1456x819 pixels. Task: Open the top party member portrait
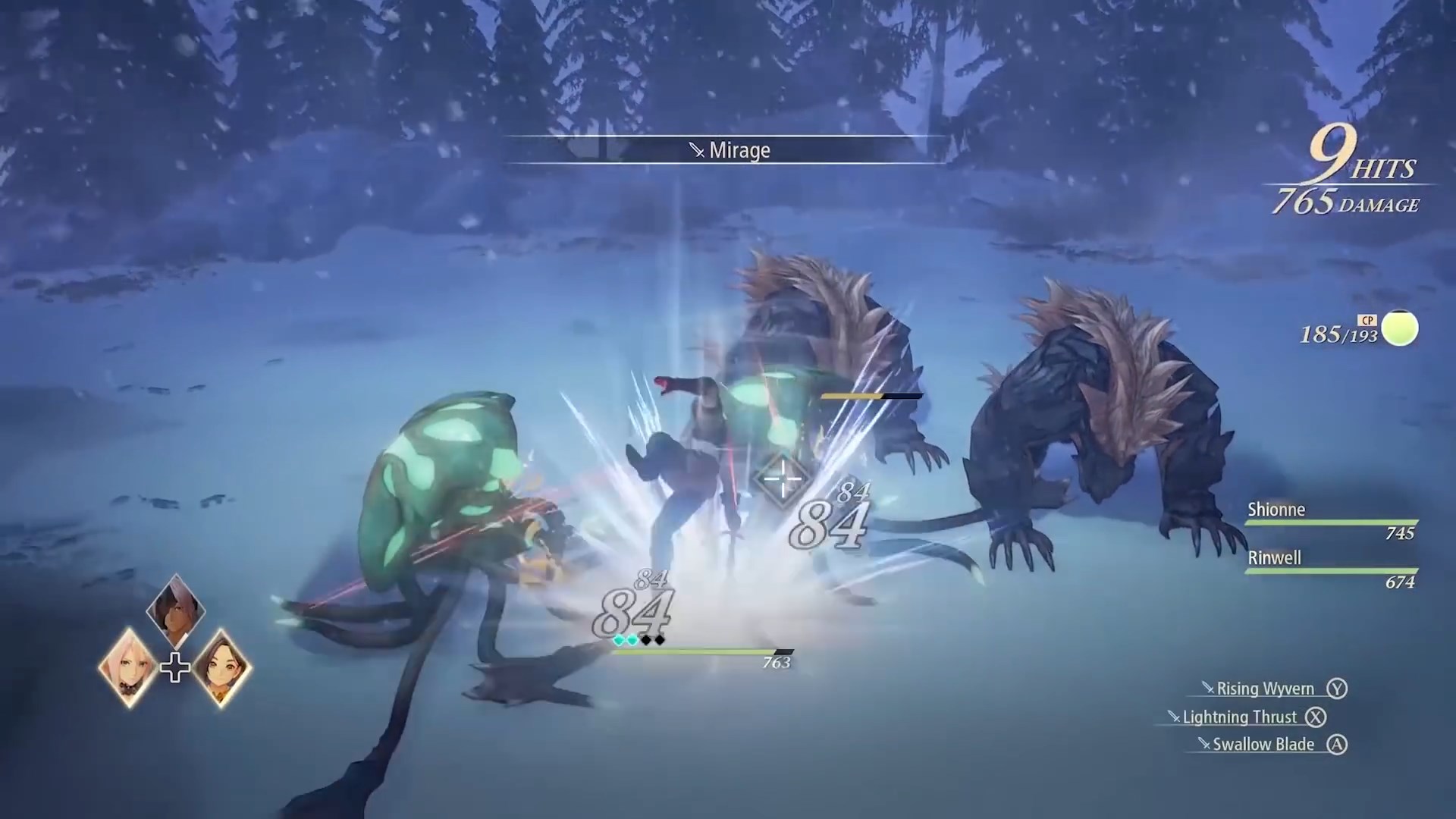tap(175, 613)
